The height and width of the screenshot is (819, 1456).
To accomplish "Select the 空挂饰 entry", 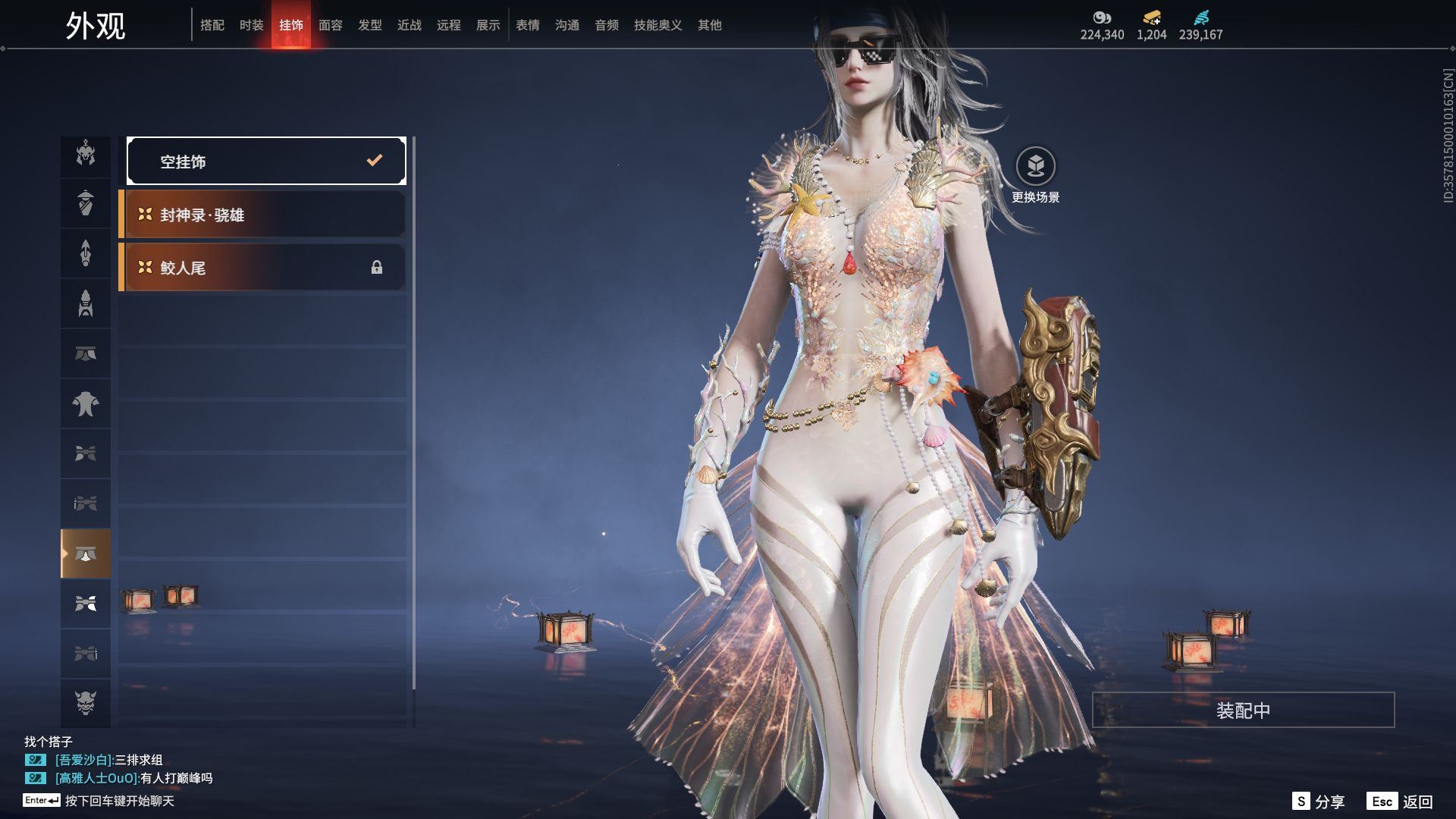I will click(266, 161).
